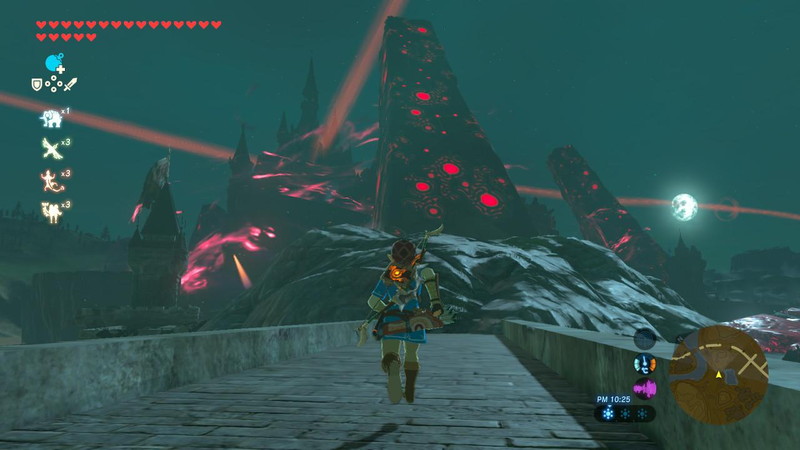Activate Urbosa's Fury camel ability icon
The height and width of the screenshot is (450, 800).
51,211
